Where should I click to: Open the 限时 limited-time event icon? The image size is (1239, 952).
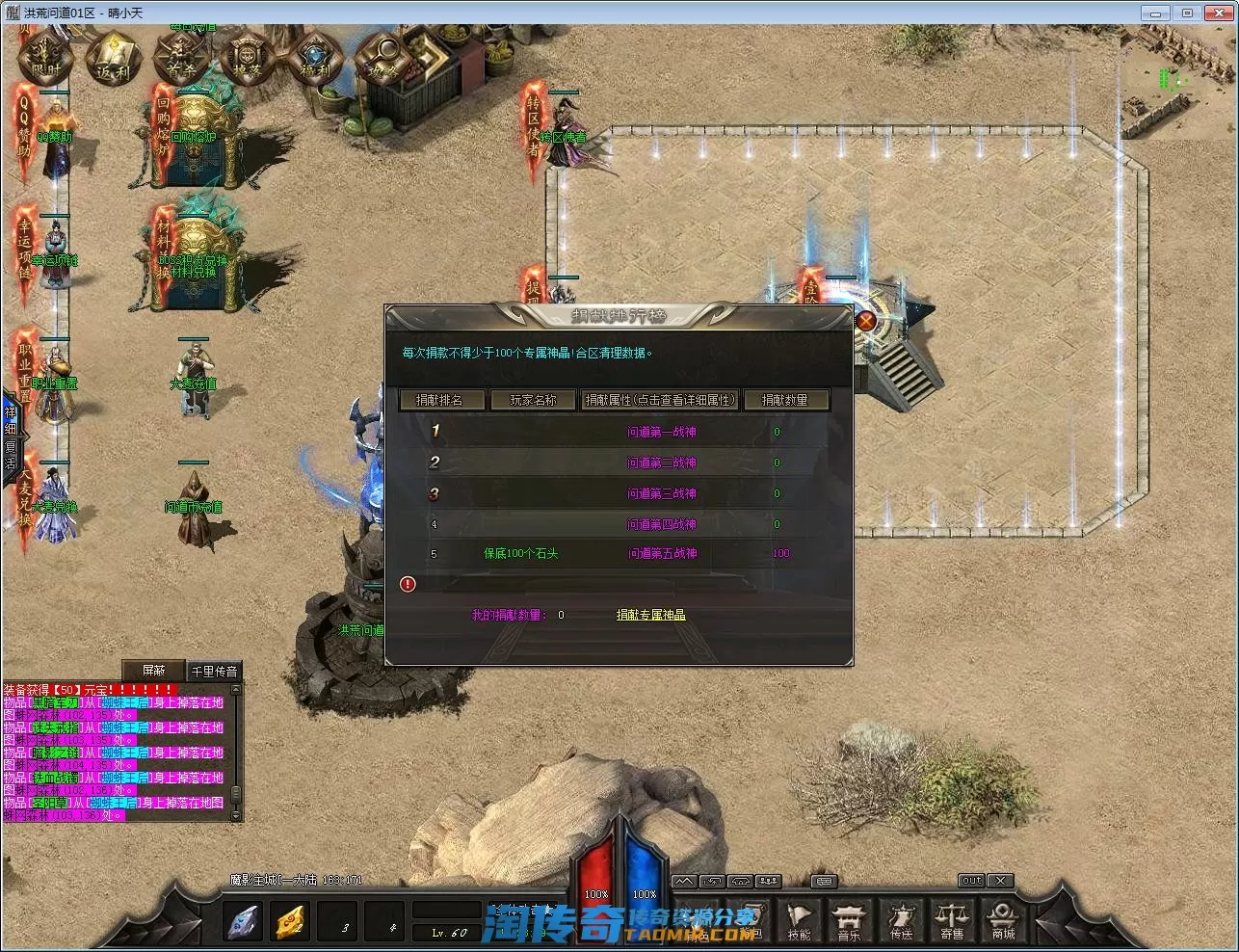pyautogui.click(x=45, y=60)
